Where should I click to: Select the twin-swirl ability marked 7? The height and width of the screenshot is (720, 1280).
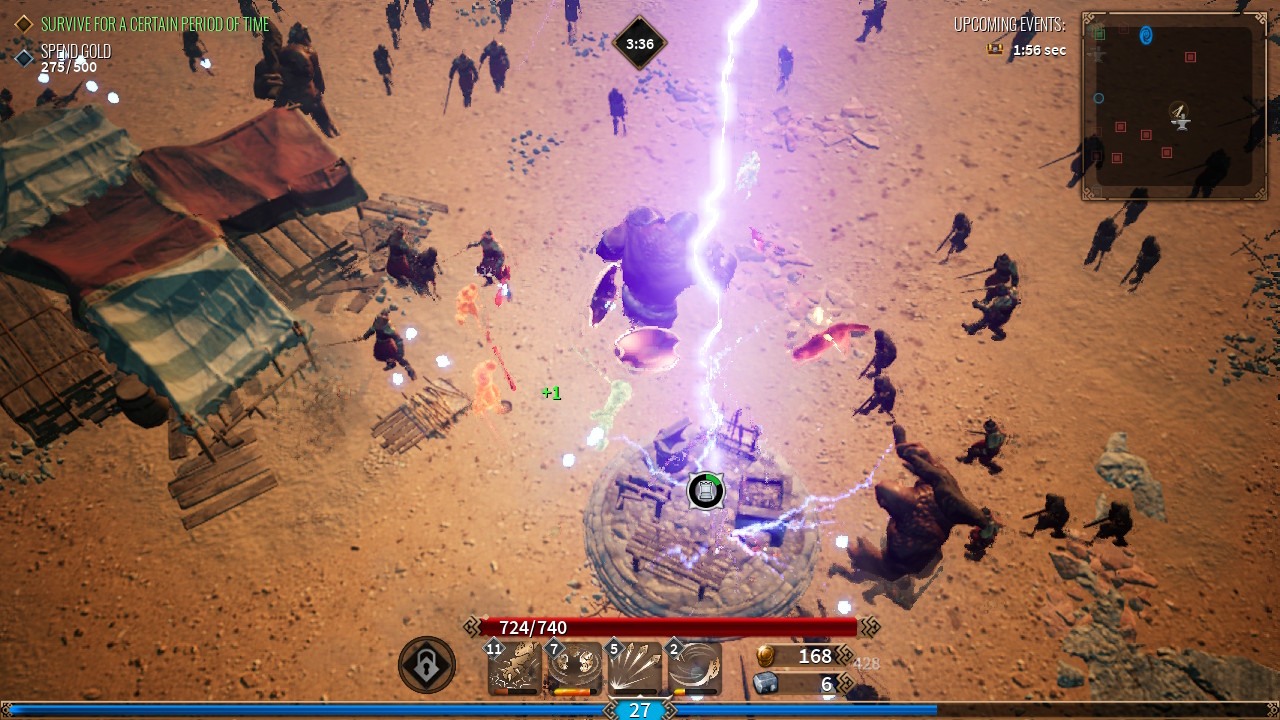pos(574,667)
